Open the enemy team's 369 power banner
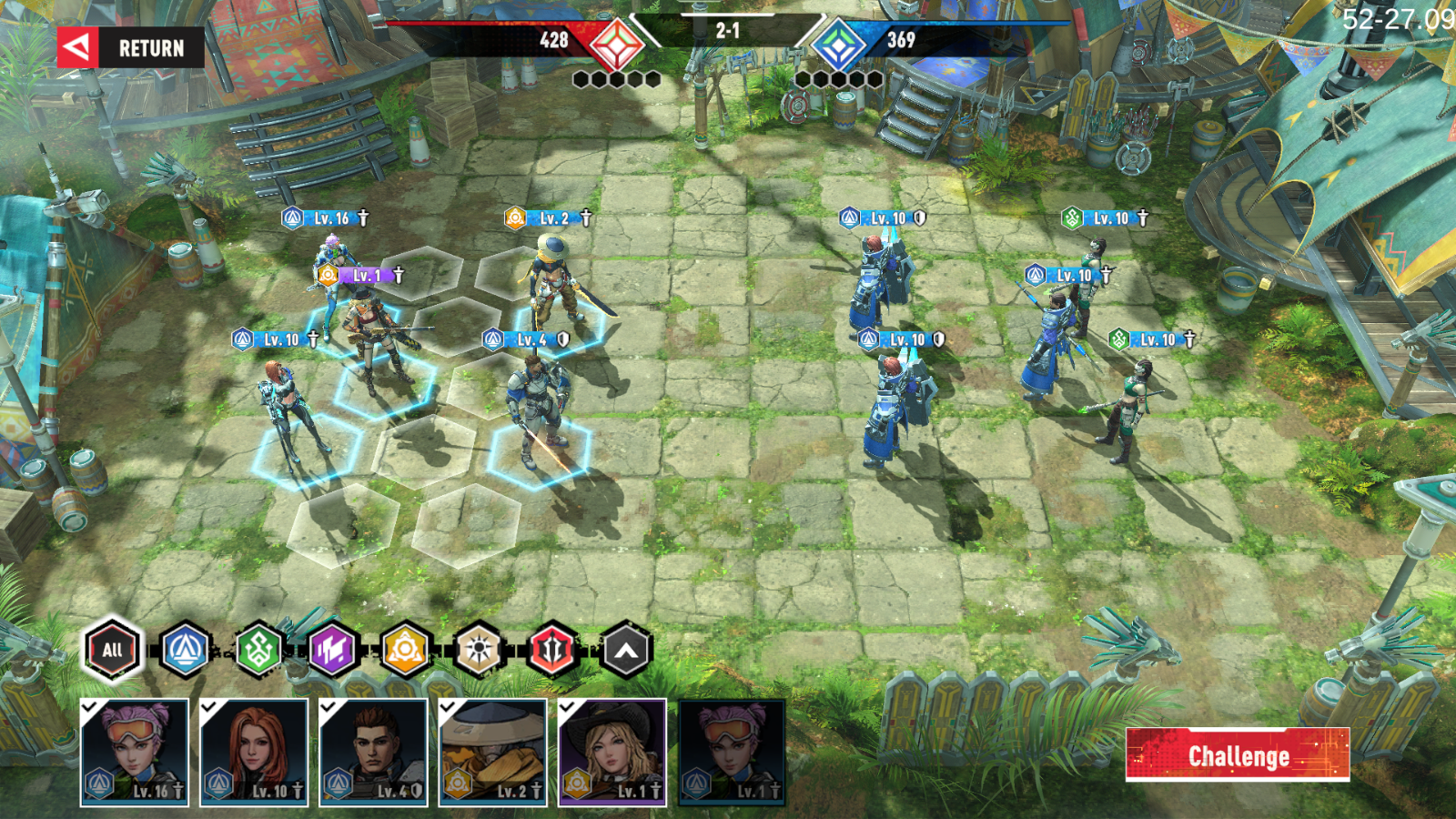The image size is (1456, 819). [901, 40]
